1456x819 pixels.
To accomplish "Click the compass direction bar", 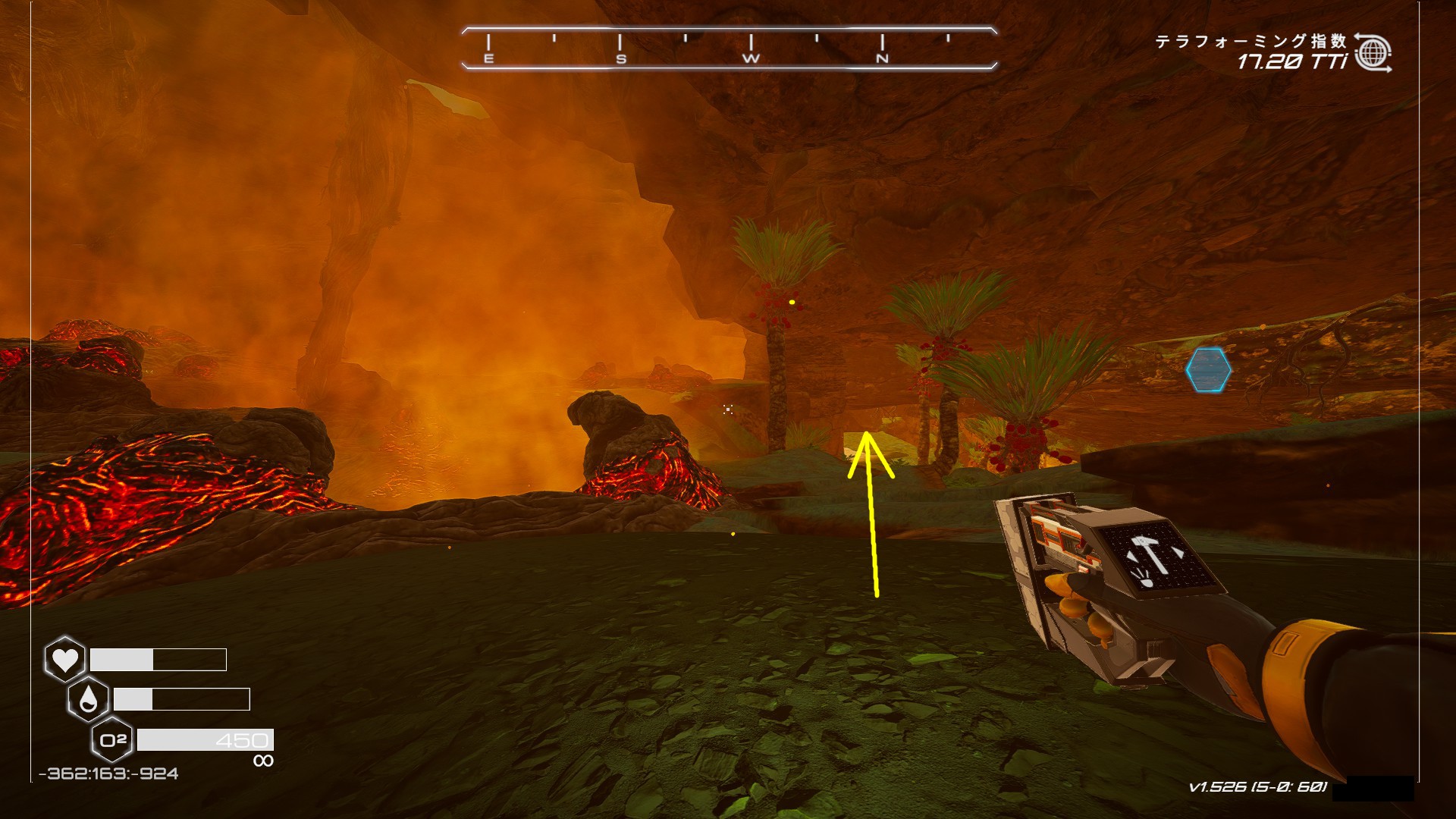I will point(728,49).
